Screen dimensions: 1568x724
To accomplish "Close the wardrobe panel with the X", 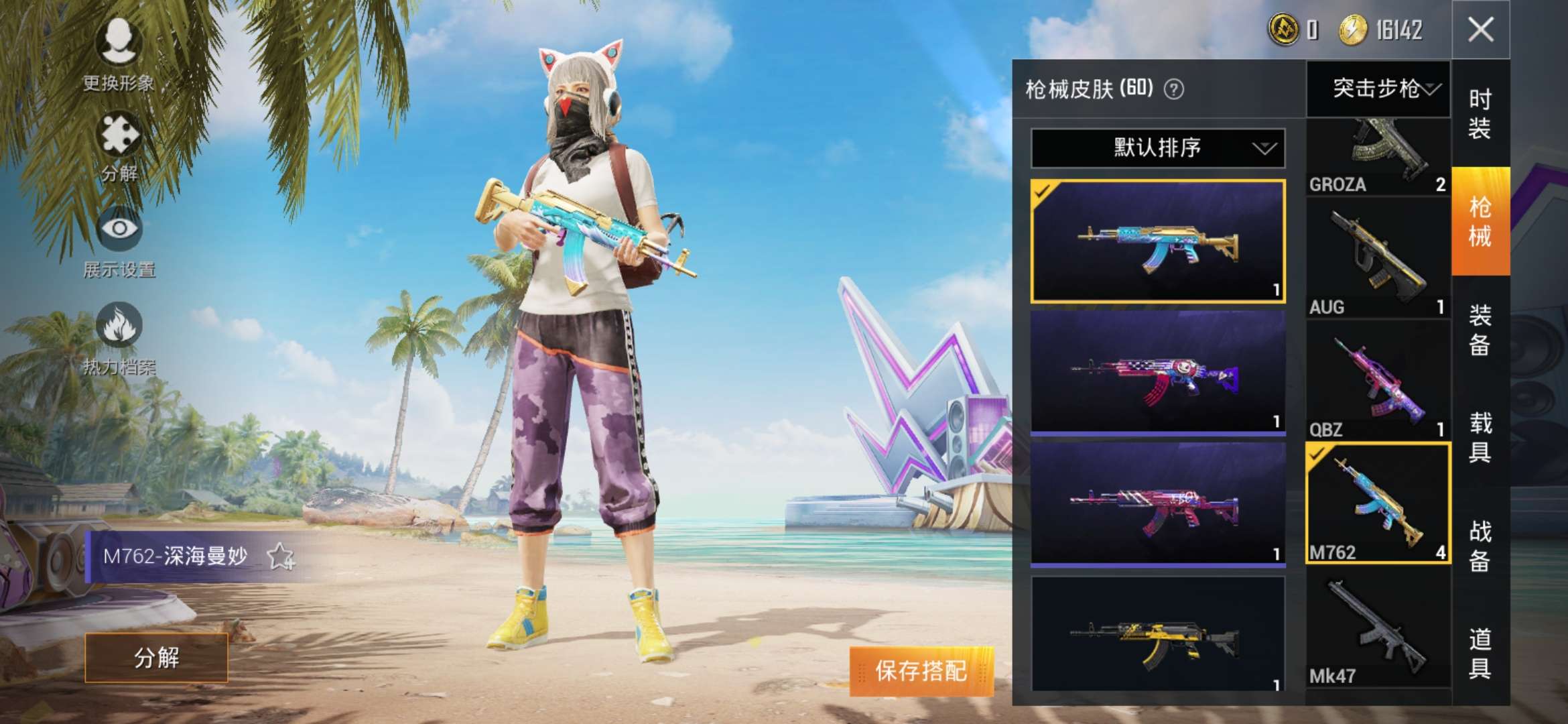I will tap(1481, 29).
